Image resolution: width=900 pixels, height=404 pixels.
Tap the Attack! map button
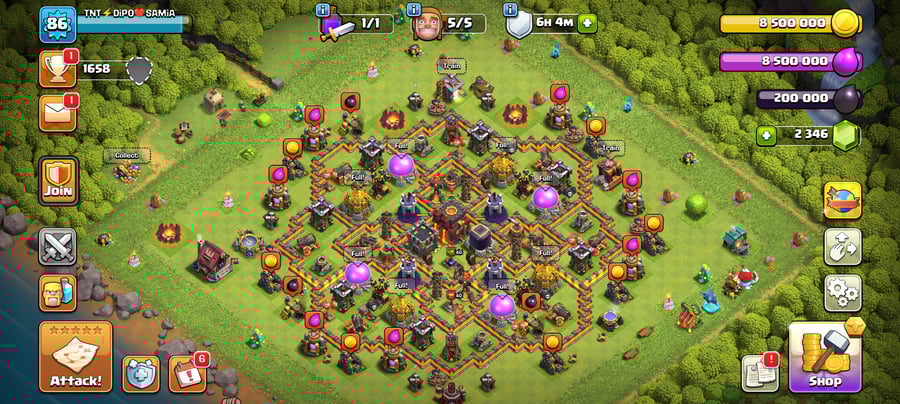tap(75, 357)
